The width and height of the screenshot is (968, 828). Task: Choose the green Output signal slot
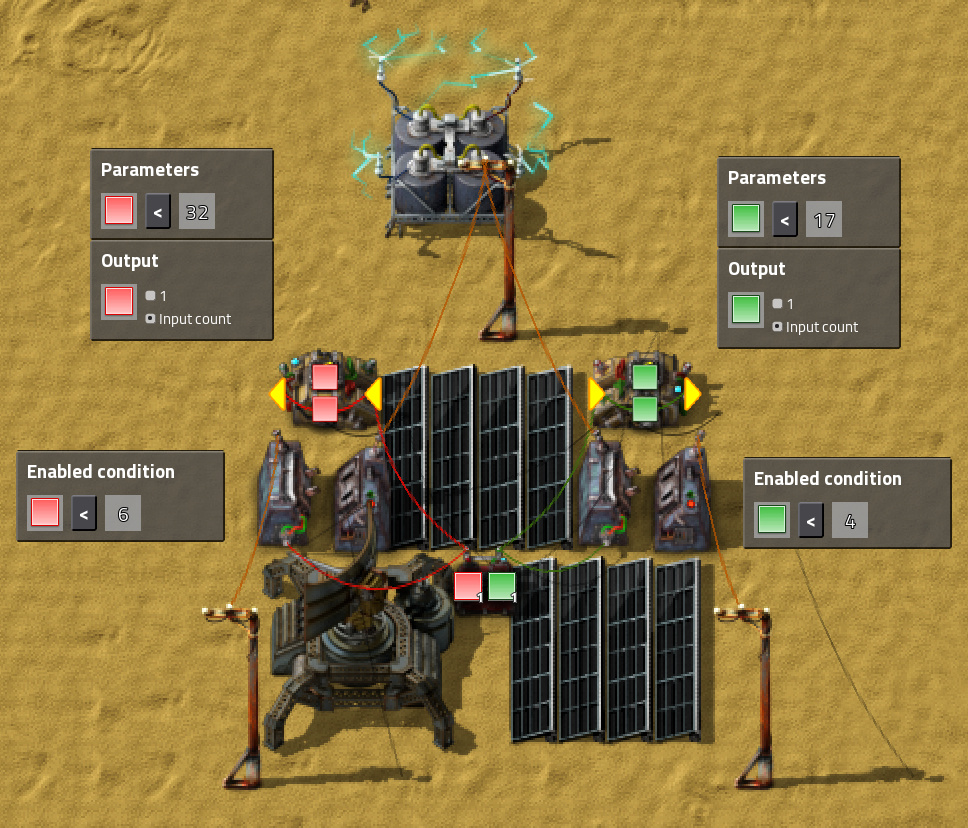(x=746, y=309)
